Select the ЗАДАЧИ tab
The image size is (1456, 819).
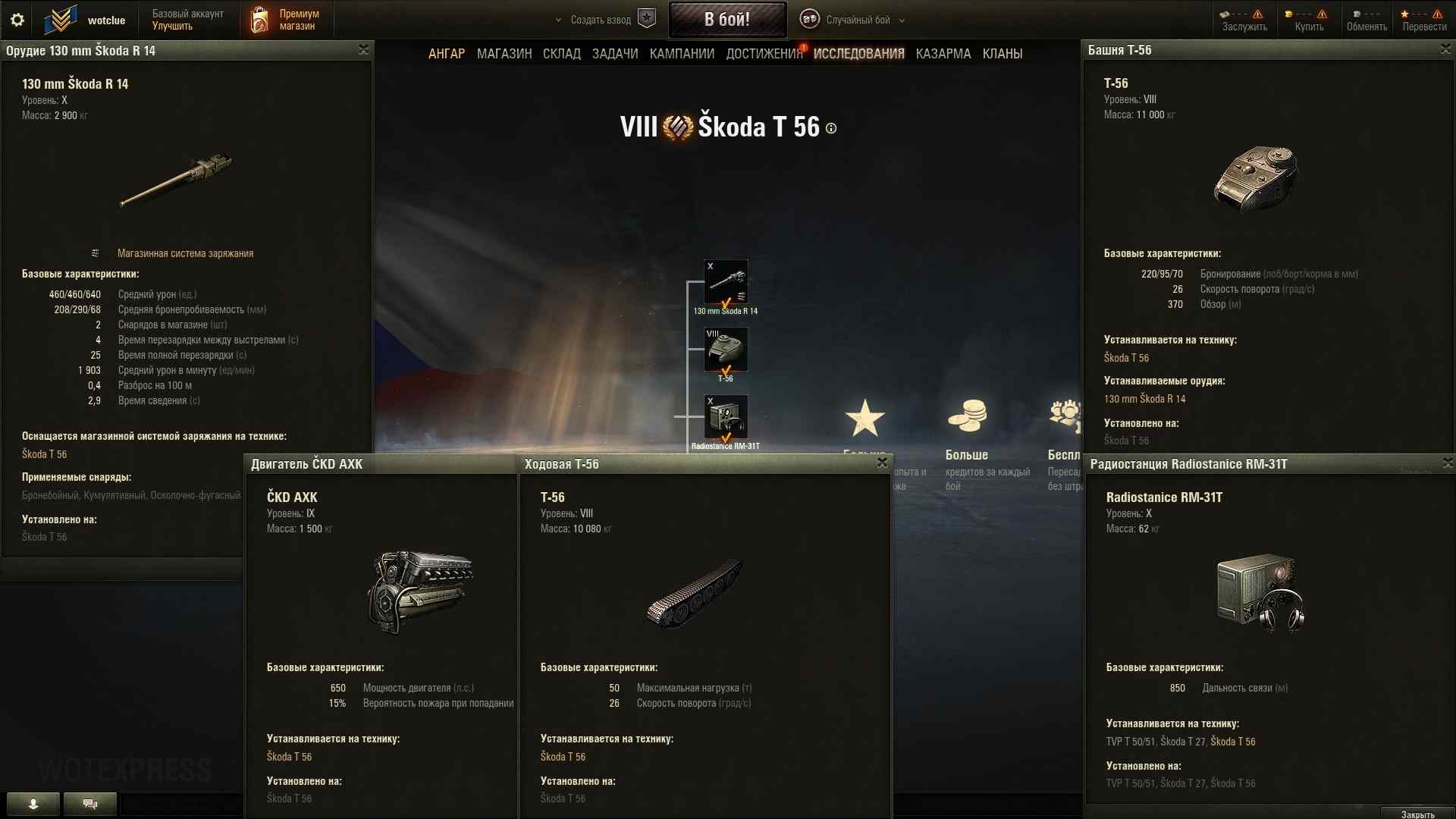pos(614,54)
